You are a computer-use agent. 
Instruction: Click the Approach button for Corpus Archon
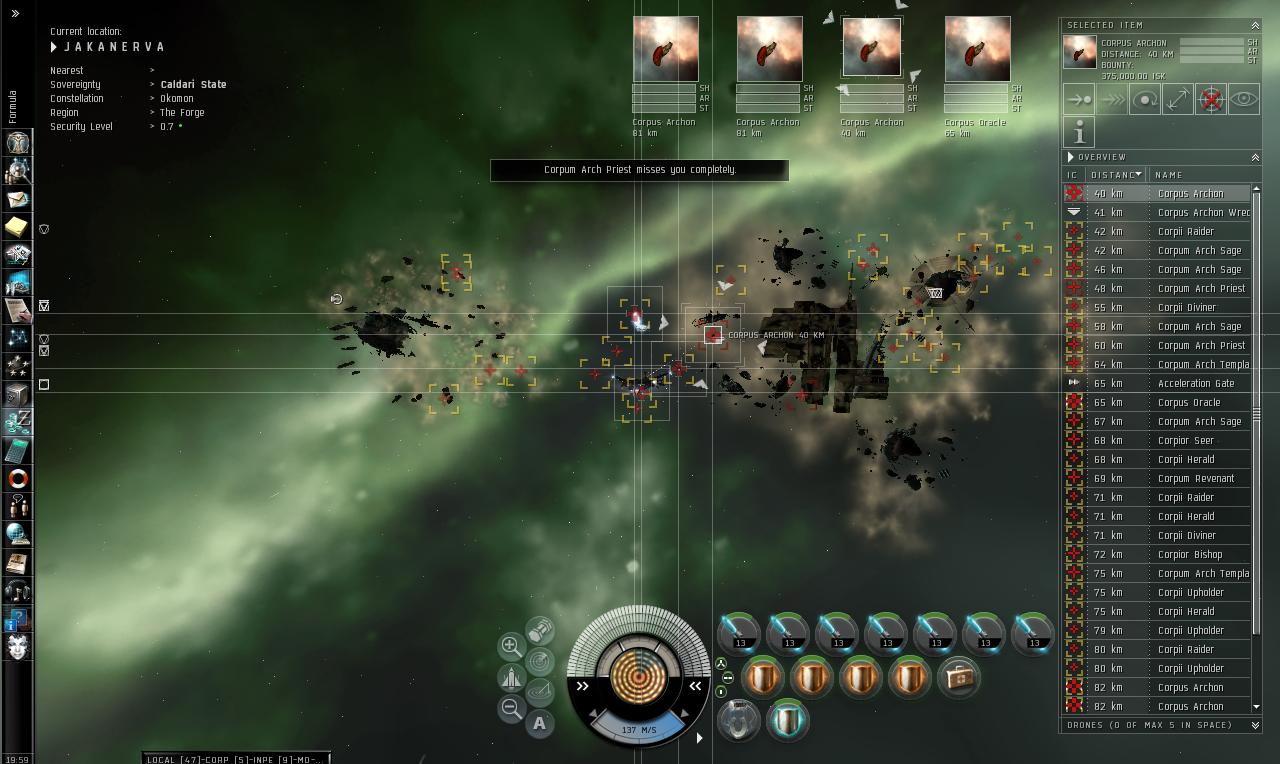pyautogui.click(x=1079, y=99)
